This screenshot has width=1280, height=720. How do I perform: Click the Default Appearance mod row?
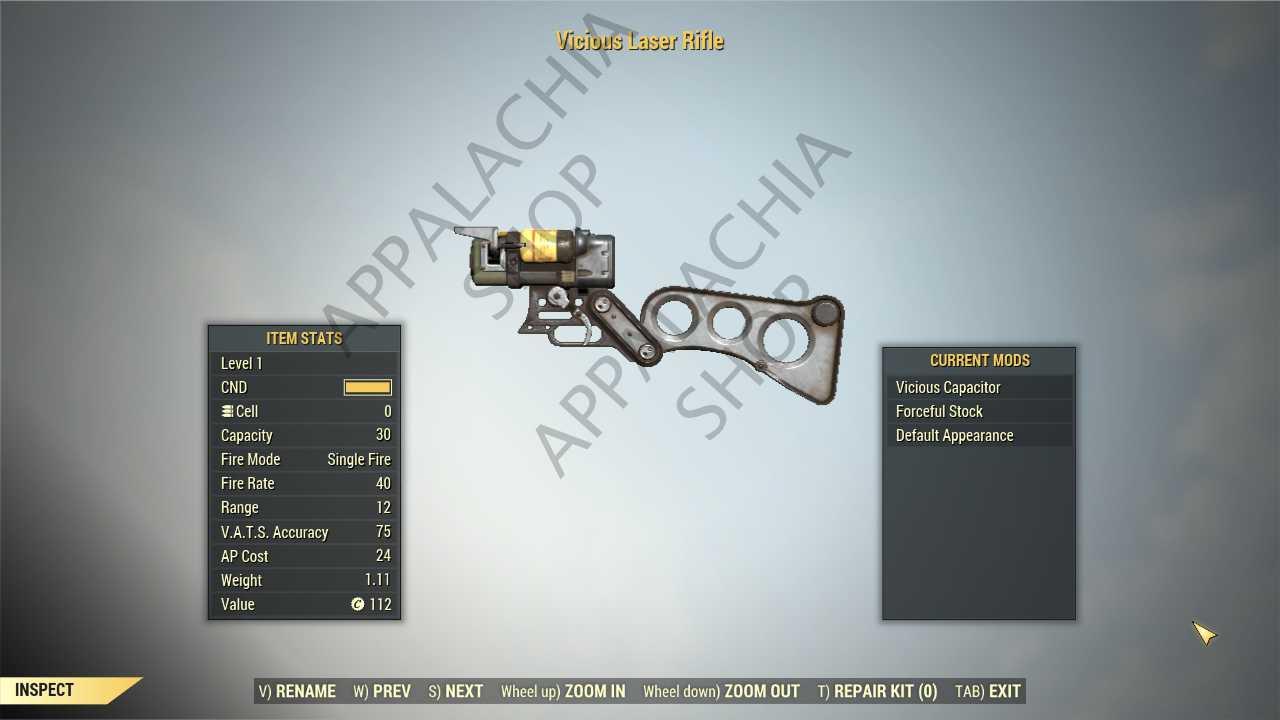tap(978, 435)
